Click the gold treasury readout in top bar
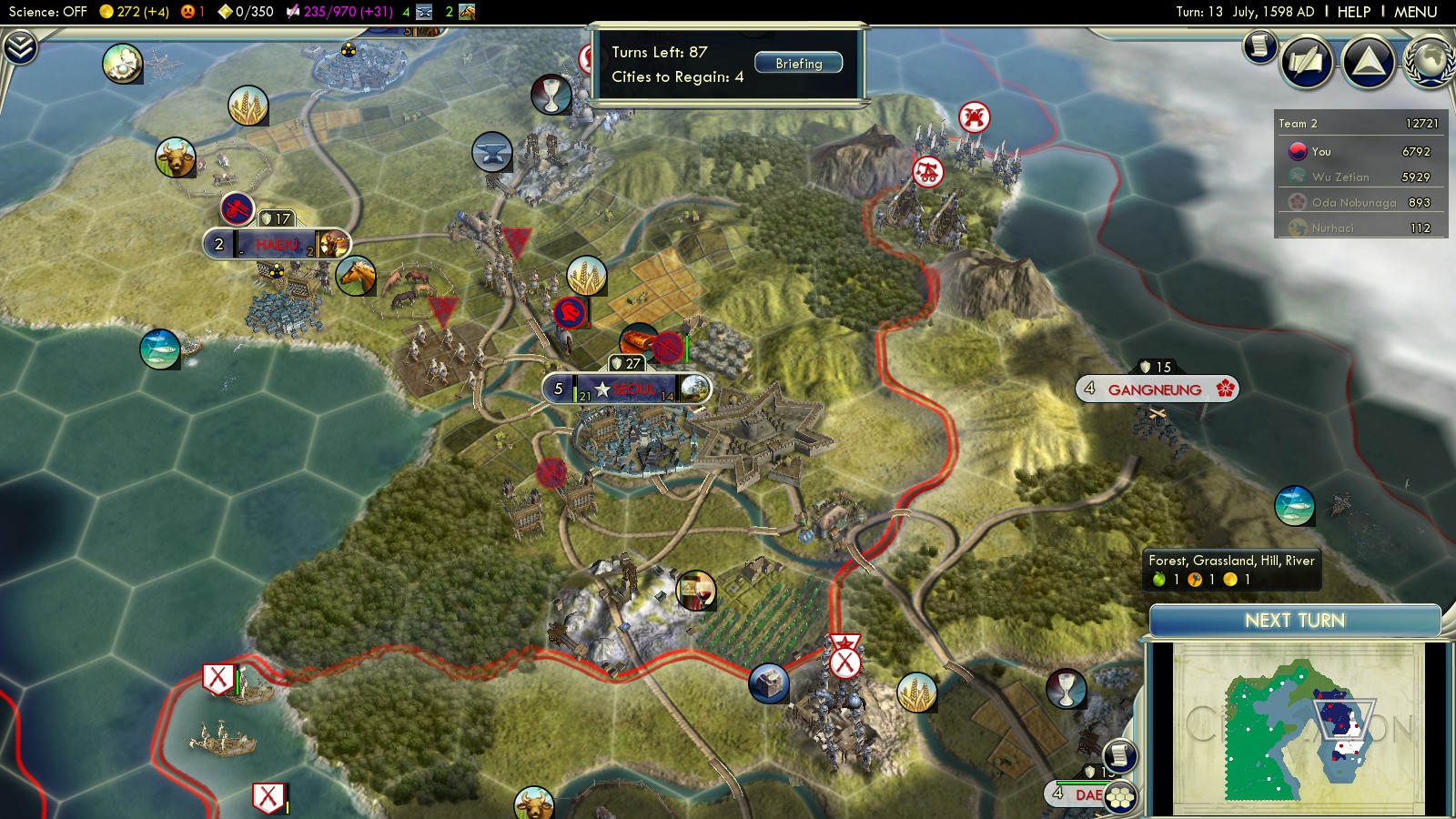The height and width of the screenshot is (819, 1456). pos(135,12)
